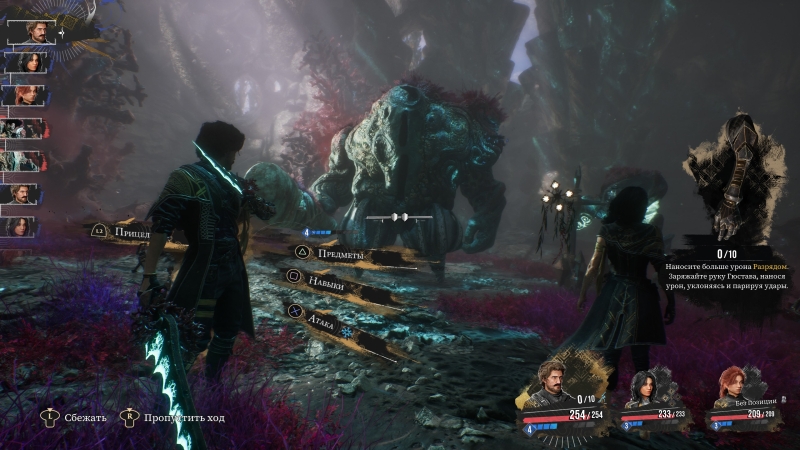Click the red-haired girl's portrait in the turn order
The width and height of the screenshot is (800, 450).
point(23,95)
